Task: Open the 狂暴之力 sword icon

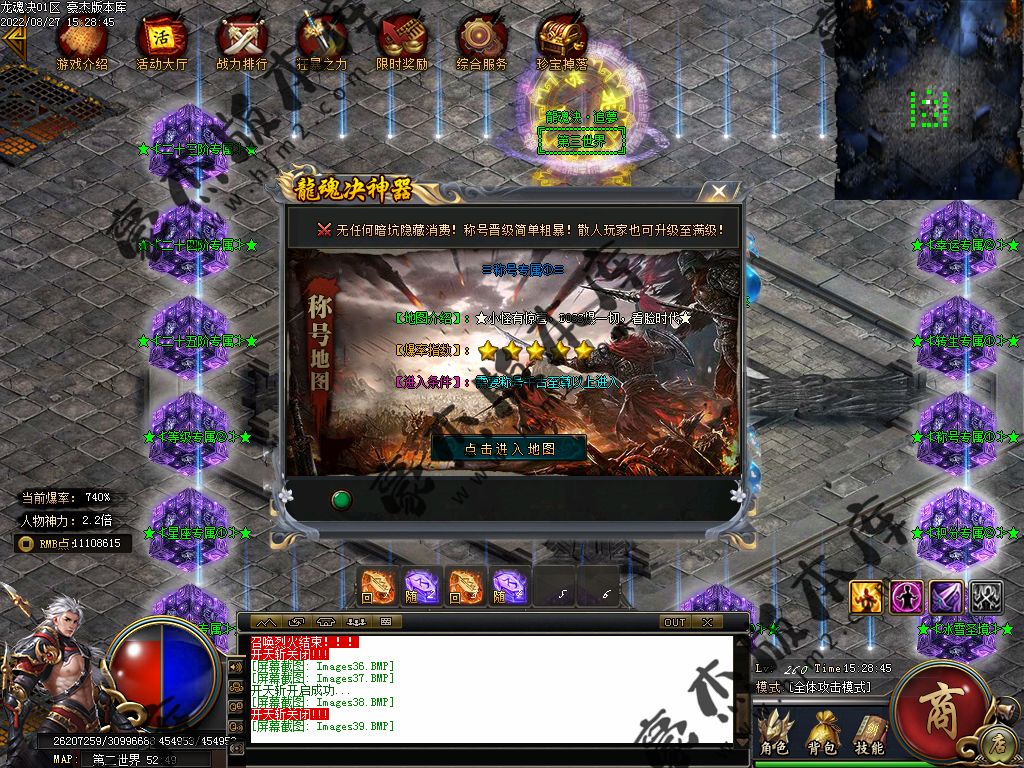Action: coord(322,43)
